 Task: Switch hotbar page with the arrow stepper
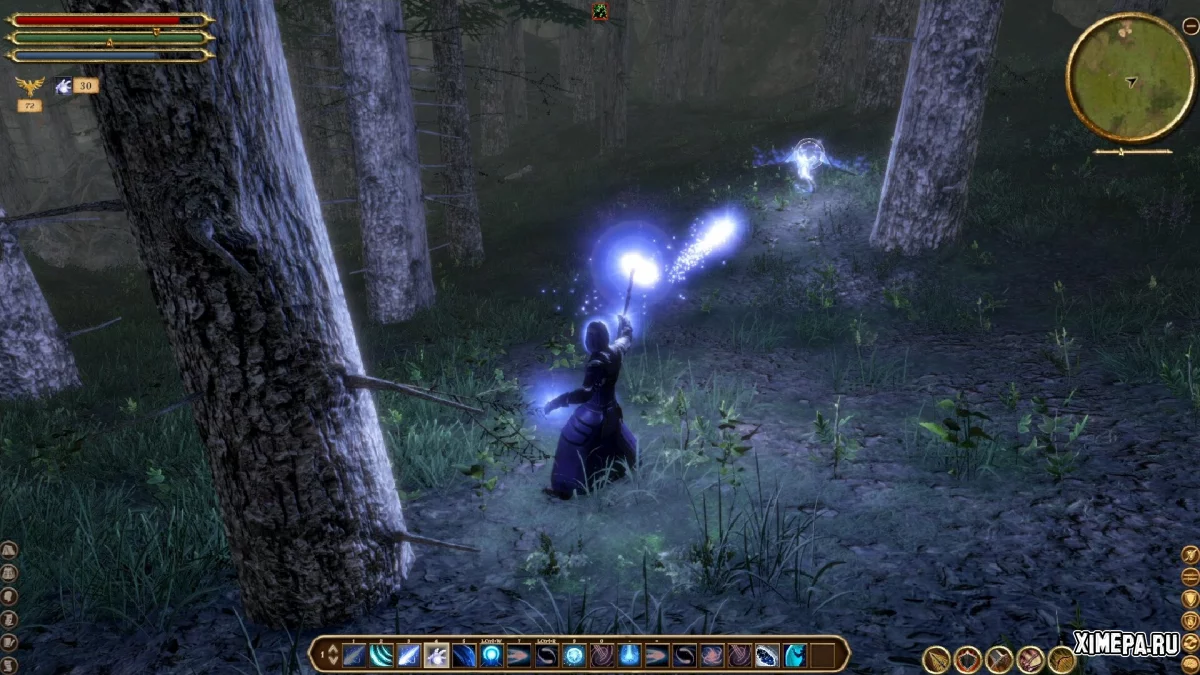coord(327,655)
